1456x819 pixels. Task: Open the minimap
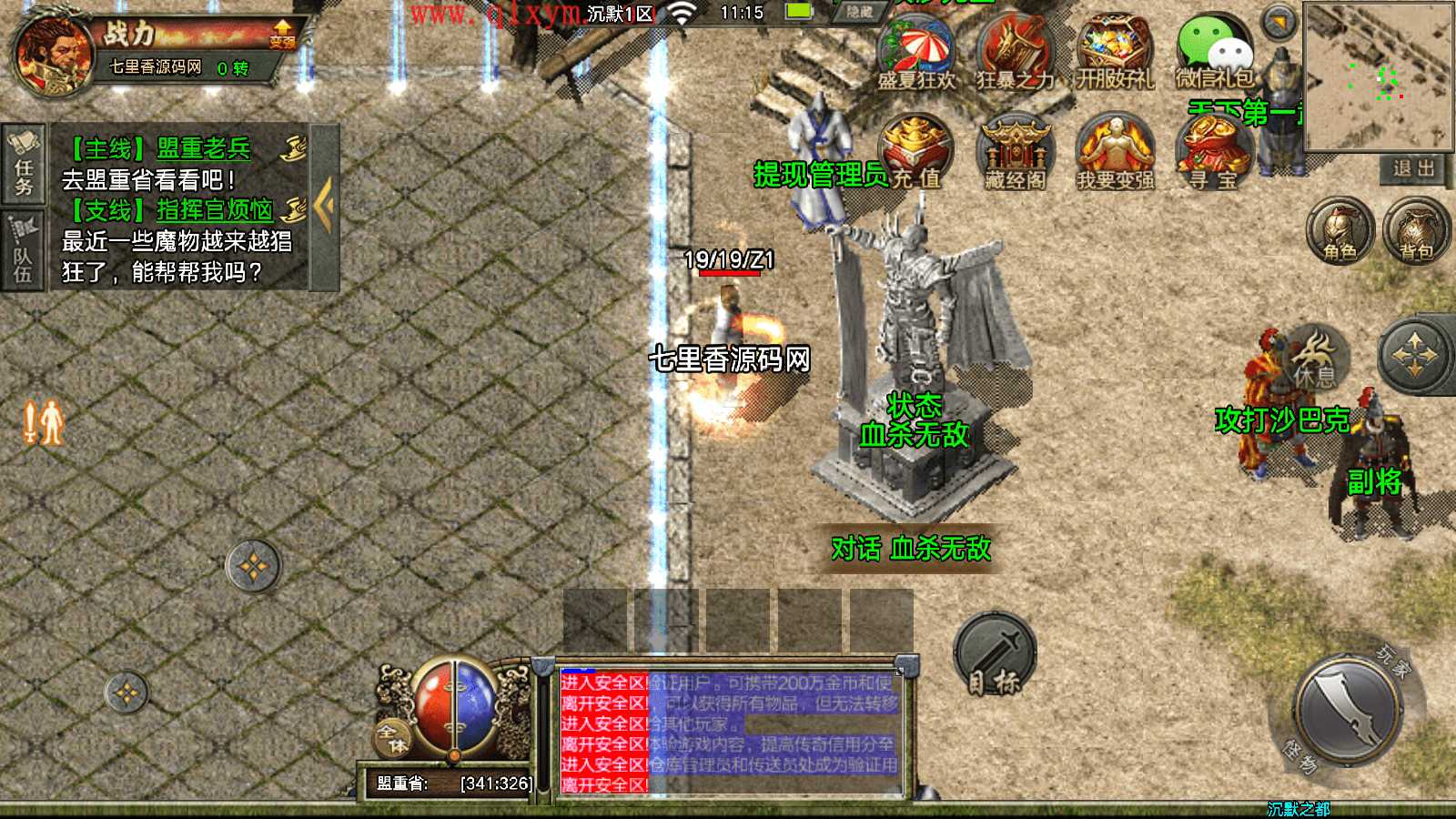click(x=1378, y=76)
